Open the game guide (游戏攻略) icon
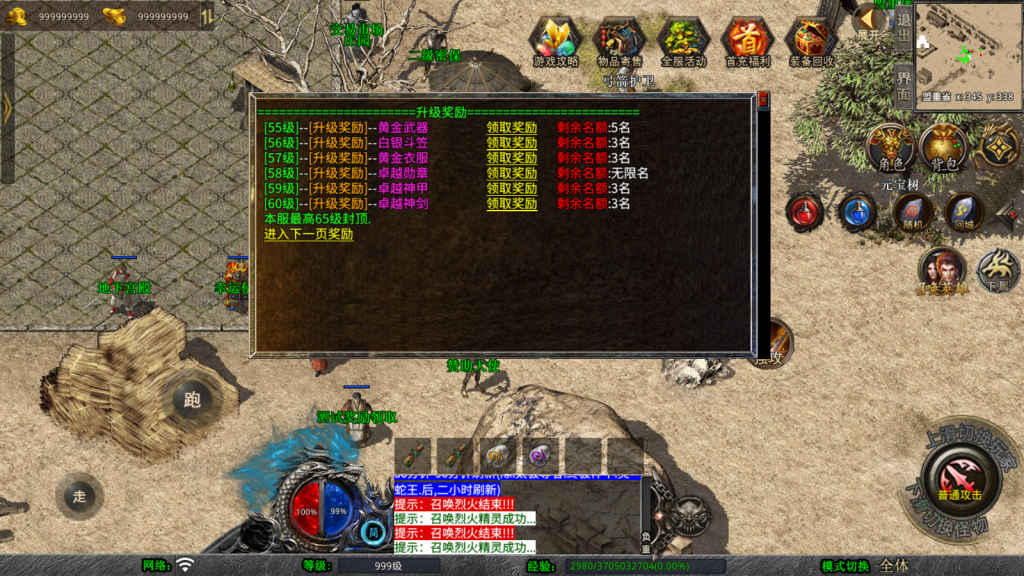The width and height of the screenshot is (1024, 576). pyautogui.click(x=555, y=42)
